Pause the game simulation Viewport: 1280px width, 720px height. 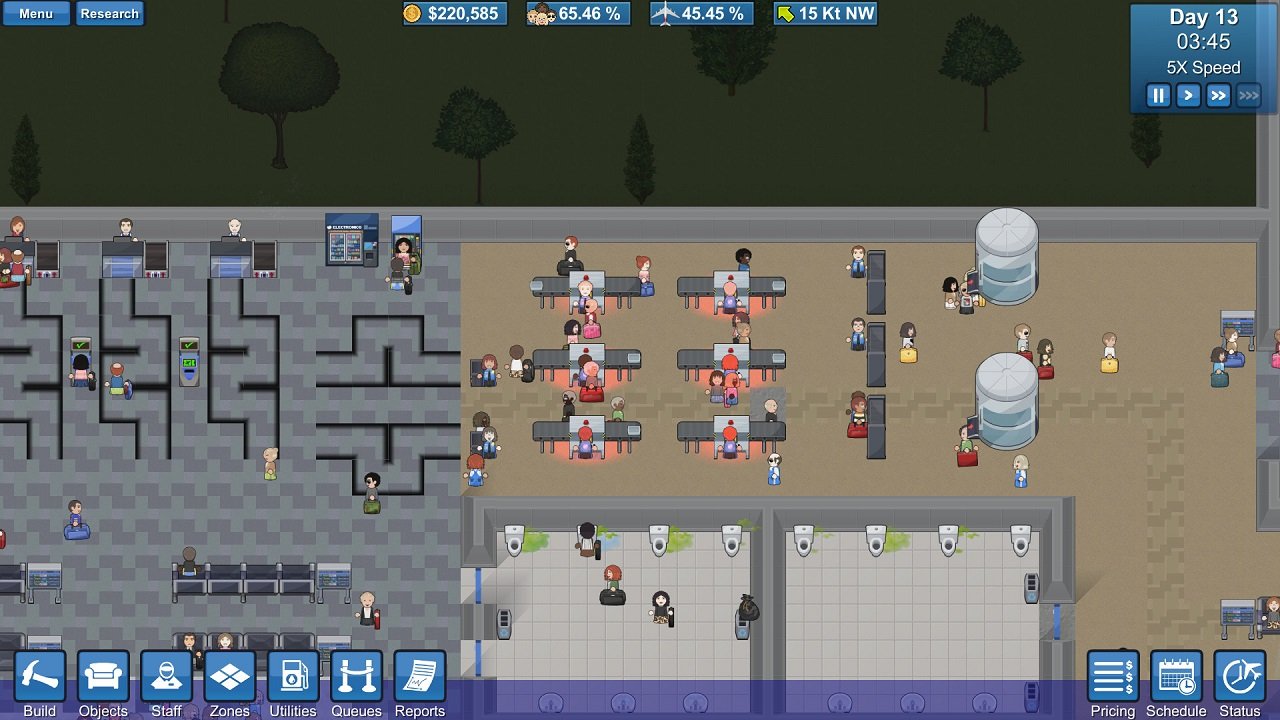[x=1158, y=95]
